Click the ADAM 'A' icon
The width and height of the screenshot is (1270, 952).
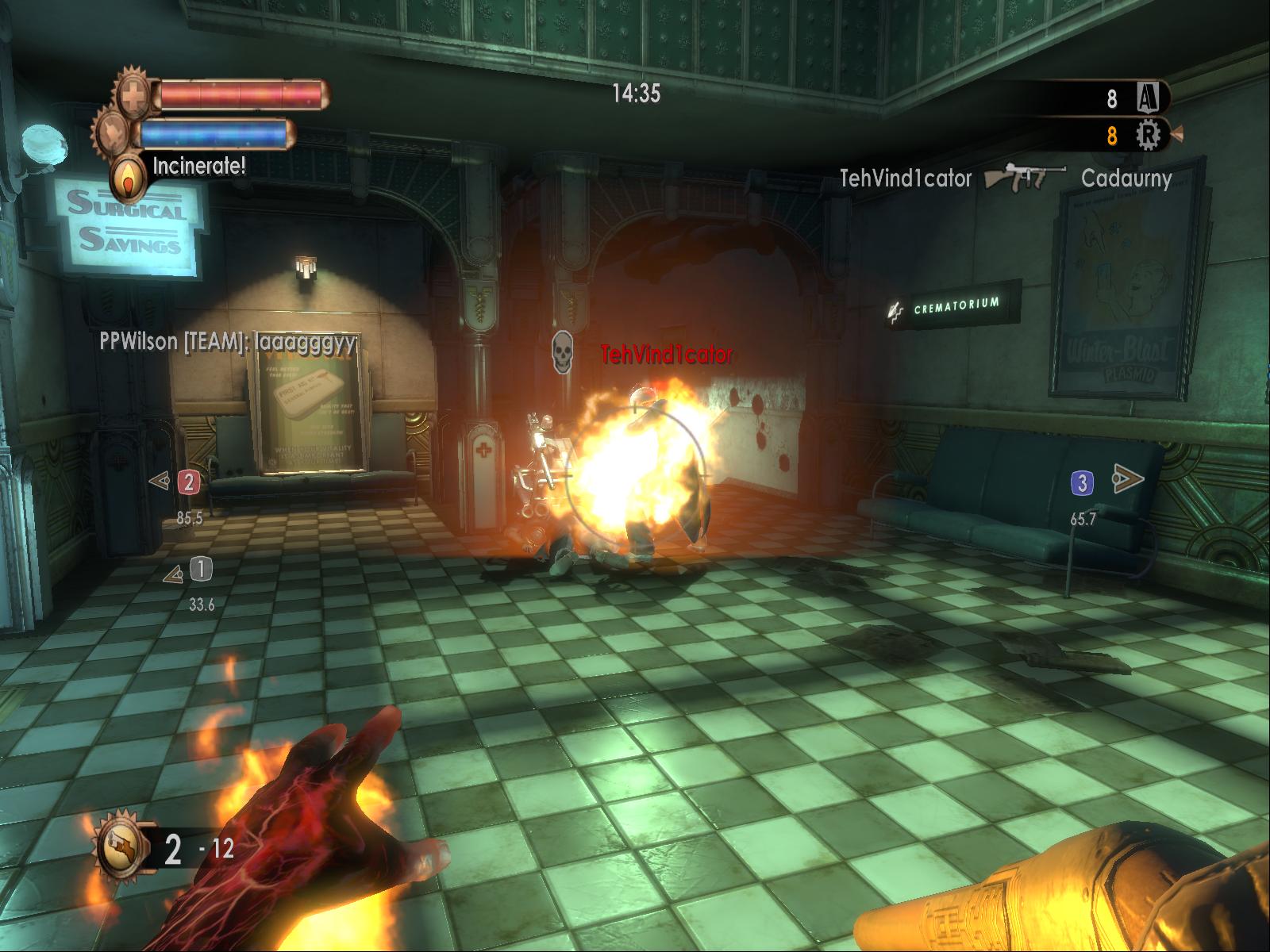pos(1147,98)
